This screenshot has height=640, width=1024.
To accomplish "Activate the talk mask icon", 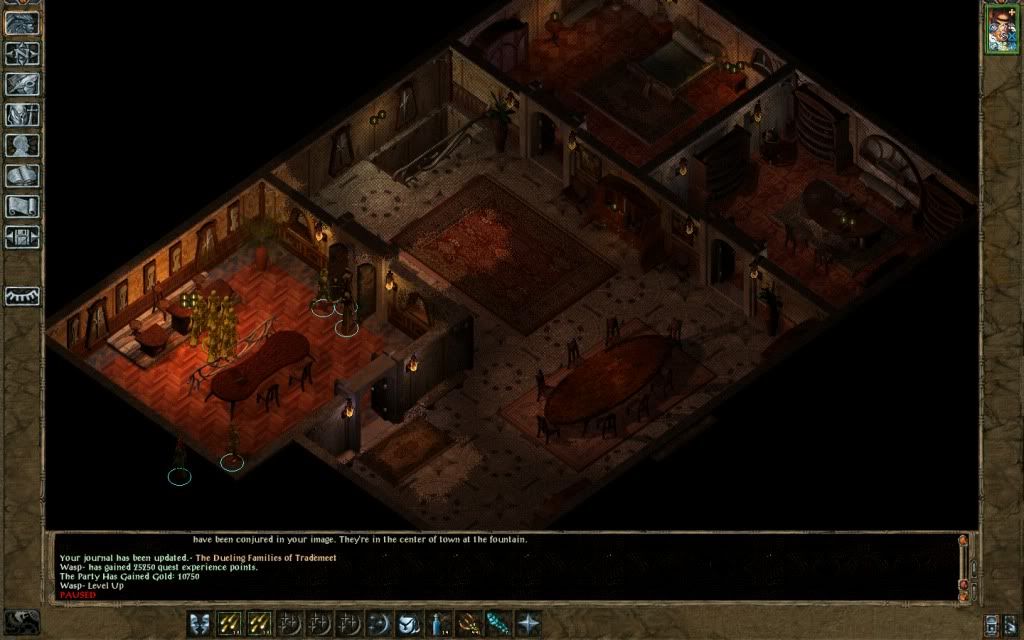I will [x=200, y=623].
